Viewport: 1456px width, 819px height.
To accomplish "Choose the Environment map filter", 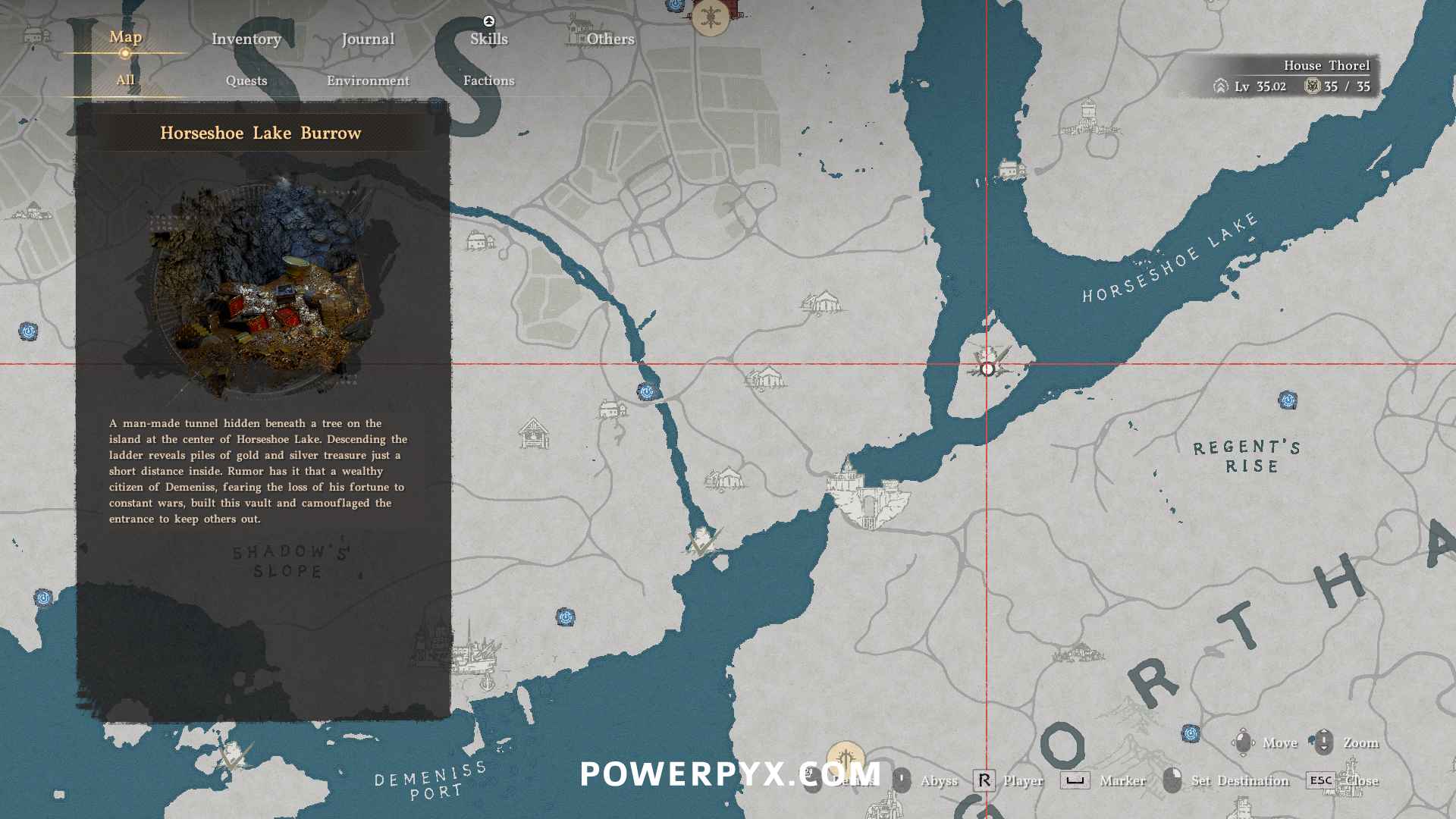I will click(368, 80).
